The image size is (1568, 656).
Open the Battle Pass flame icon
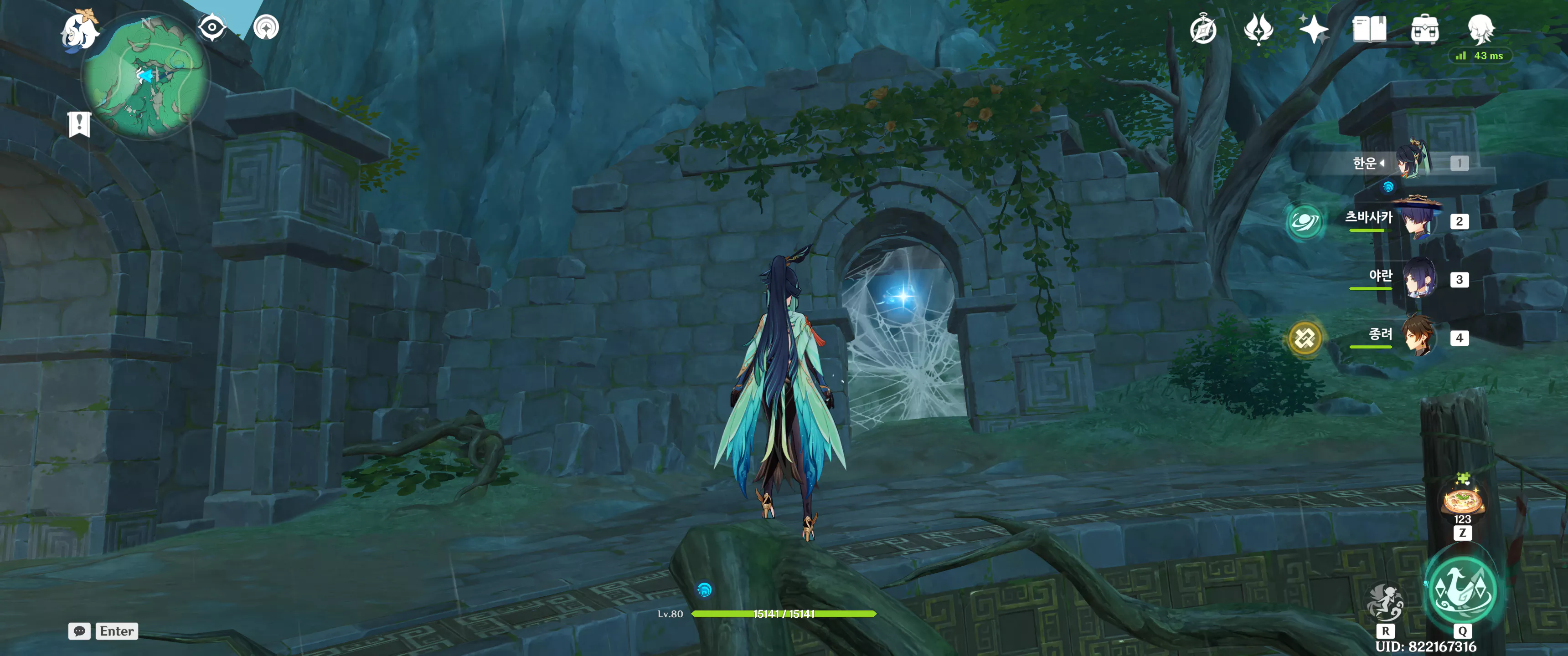pyautogui.click(x=1258, y=29)
